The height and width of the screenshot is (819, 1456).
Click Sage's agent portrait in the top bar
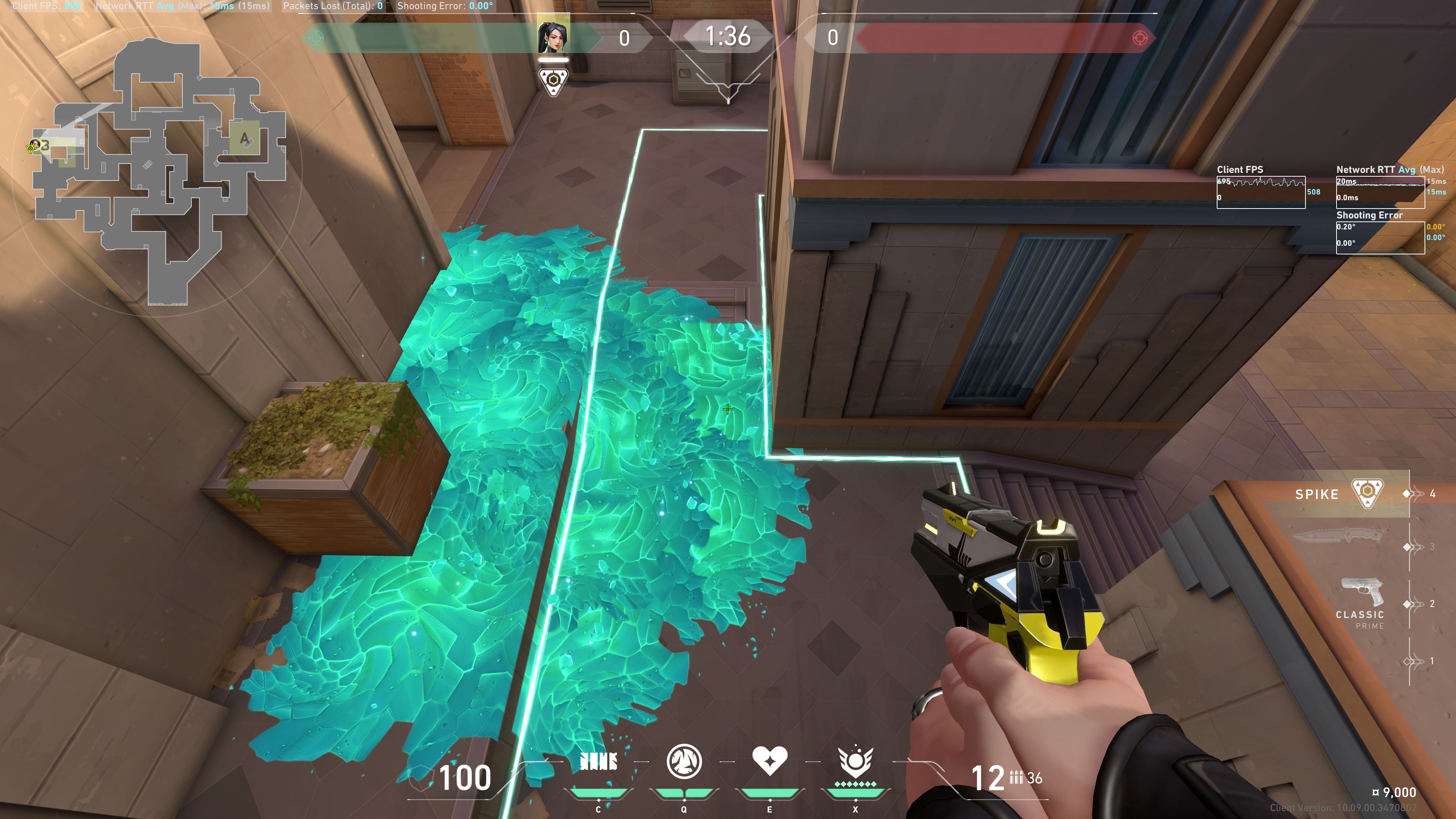[553, 37]
